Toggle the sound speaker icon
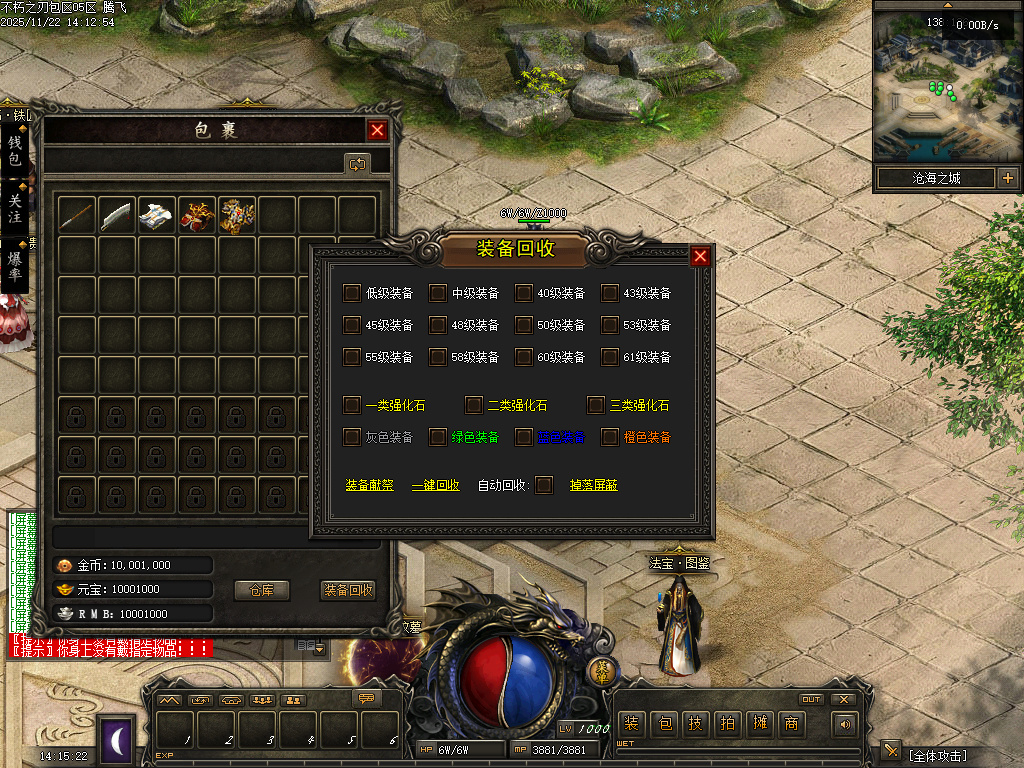Viewport: 1024px width, 768px height. tap(846, 724)
